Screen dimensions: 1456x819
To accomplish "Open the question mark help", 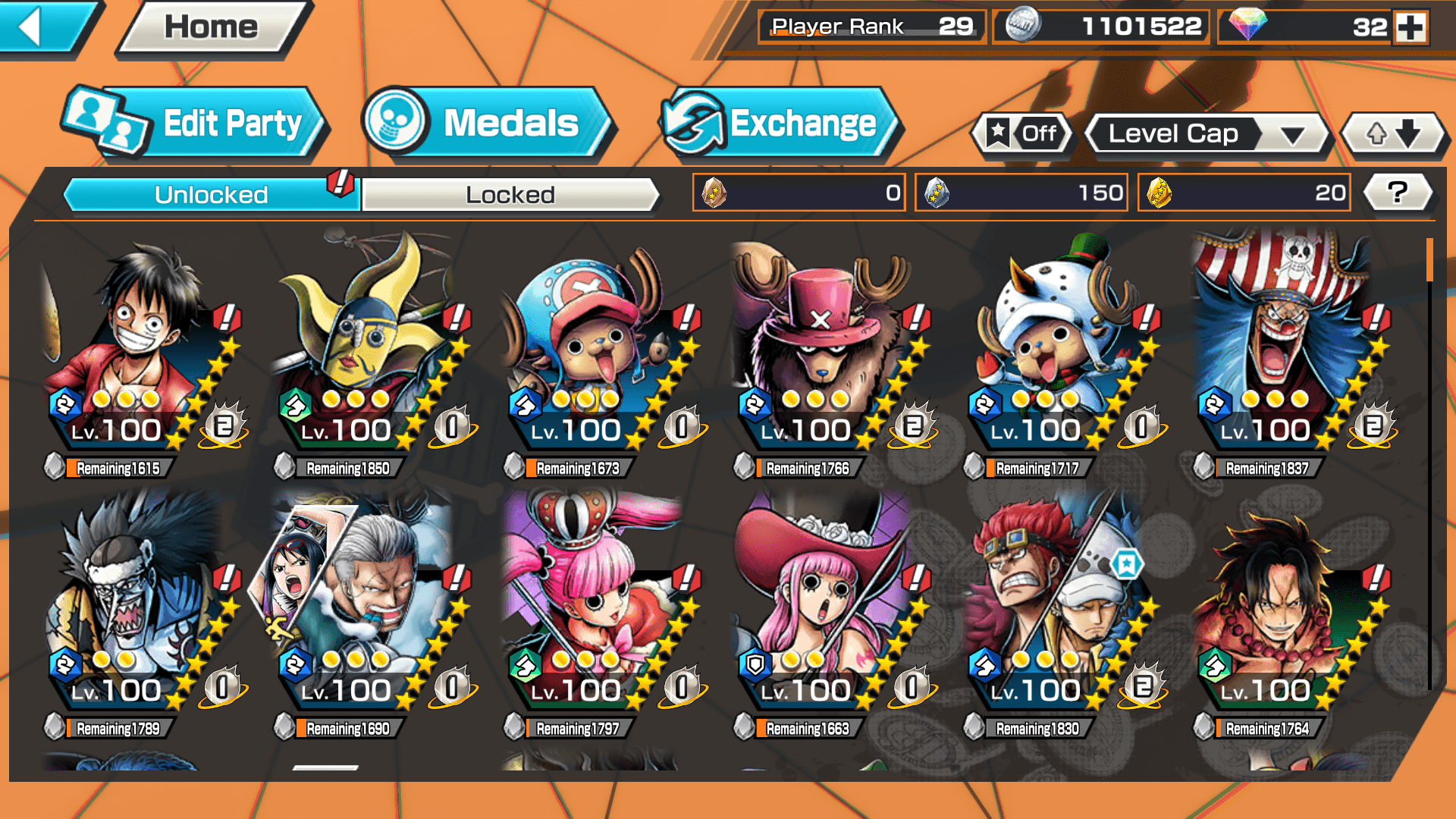I will coord(1397,193).
